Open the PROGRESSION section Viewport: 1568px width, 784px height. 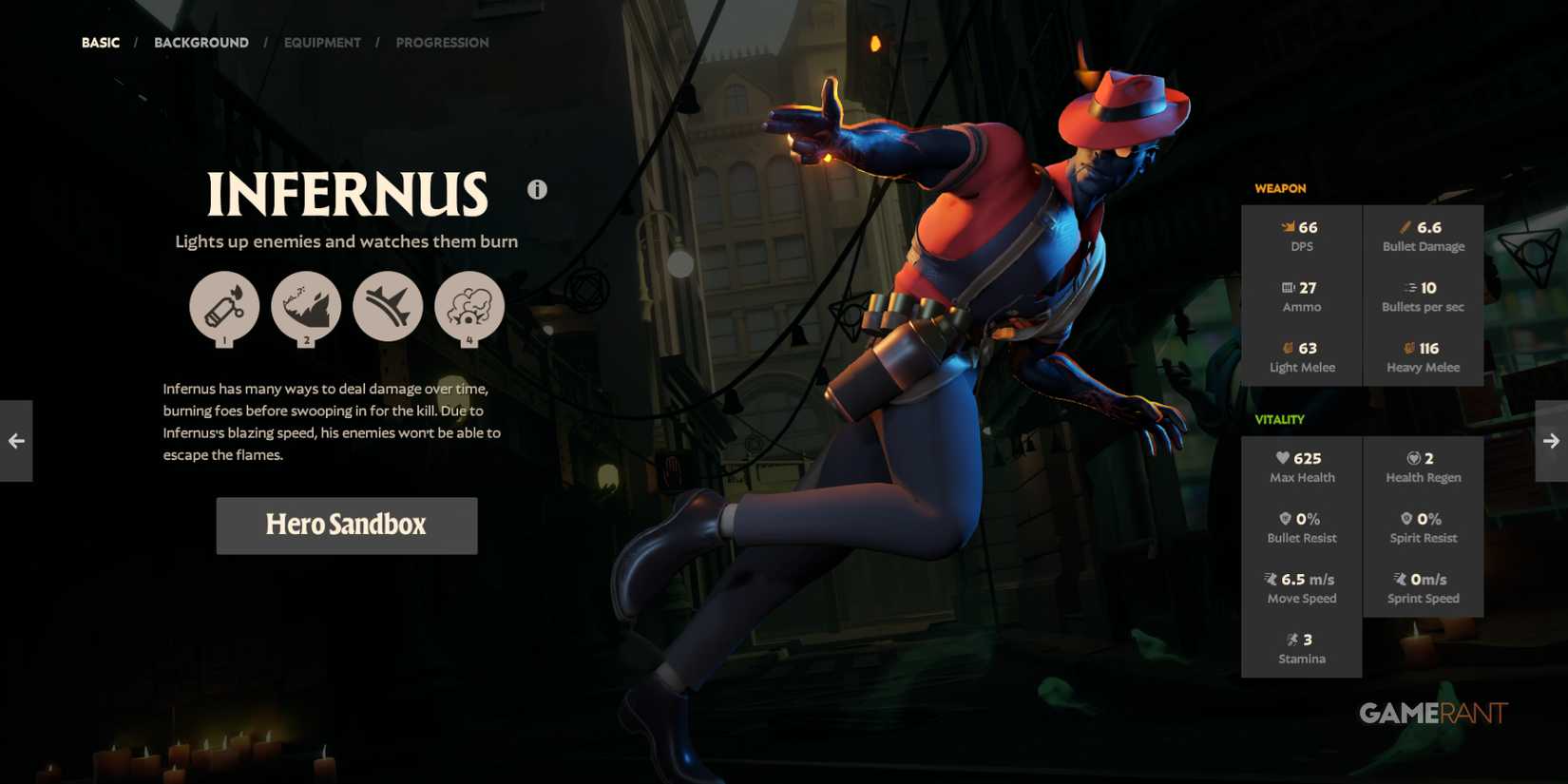[x=442, y=43]
